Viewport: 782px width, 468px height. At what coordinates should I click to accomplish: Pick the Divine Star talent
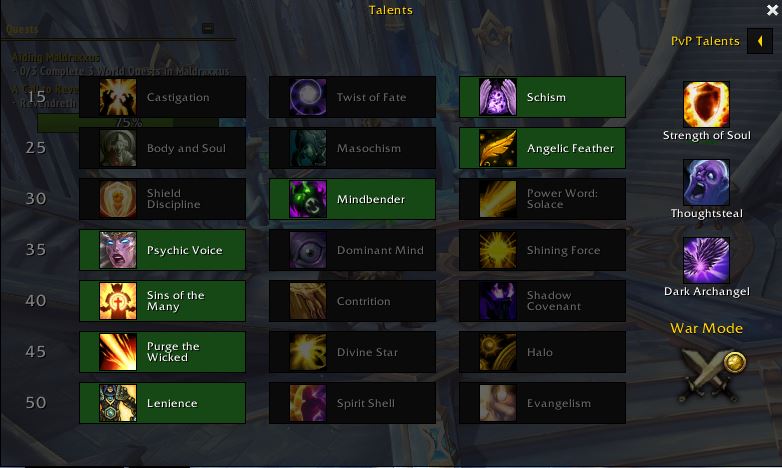point(352,352)
